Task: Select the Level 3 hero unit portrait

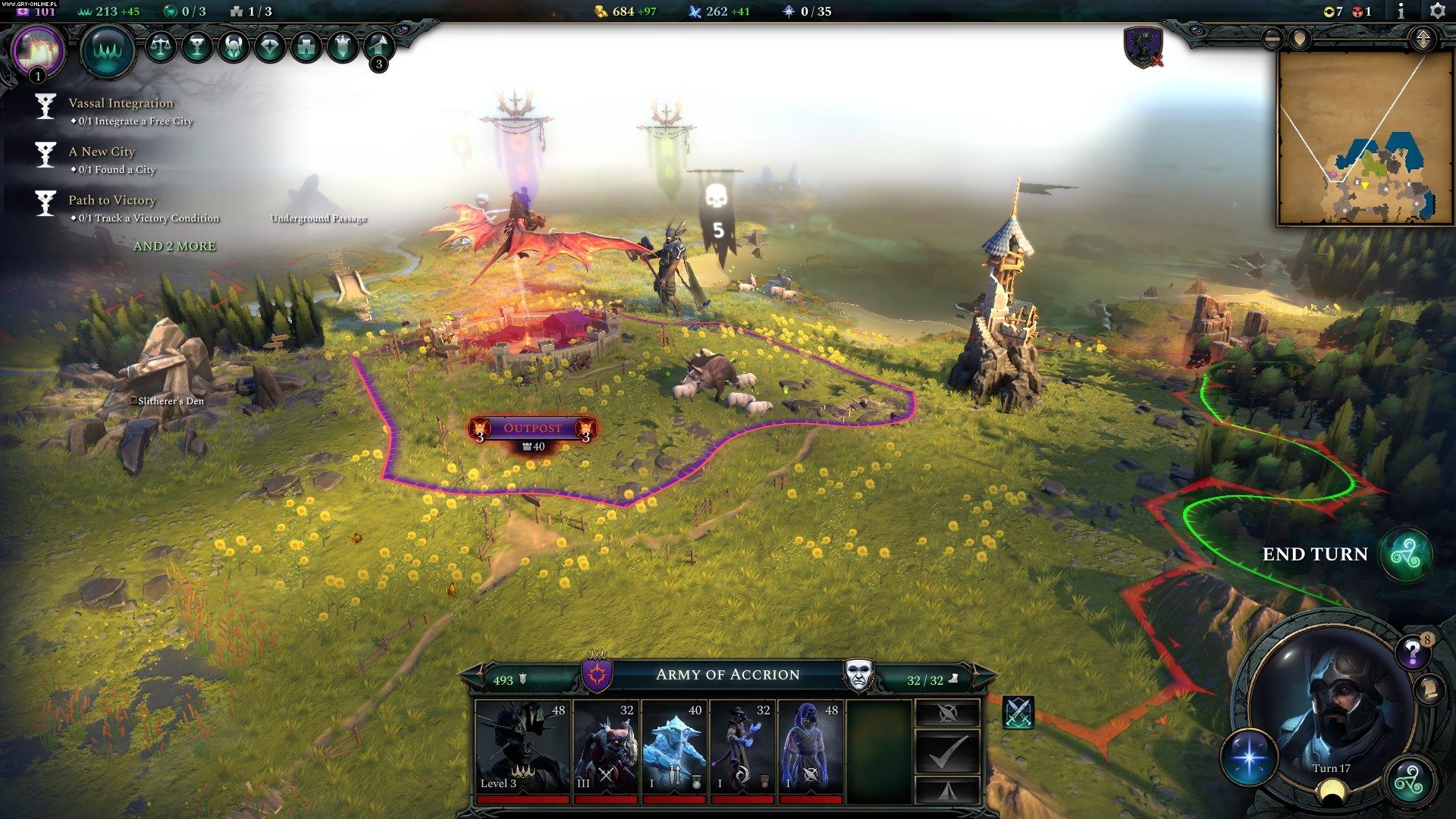Action: pos(522,747)
